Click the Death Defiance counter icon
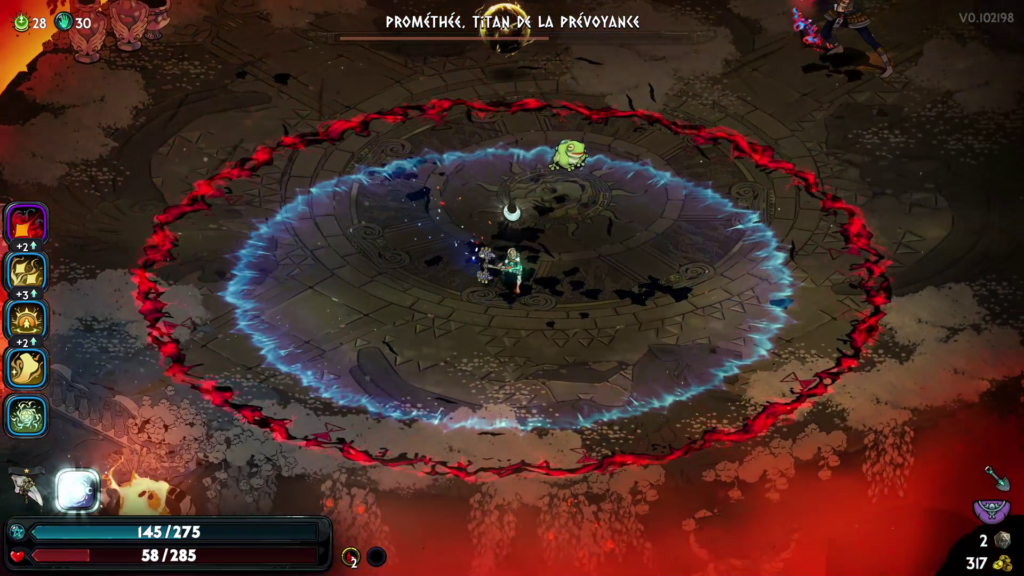This screenshot has height=576, width=1024. tap(350, 556)
